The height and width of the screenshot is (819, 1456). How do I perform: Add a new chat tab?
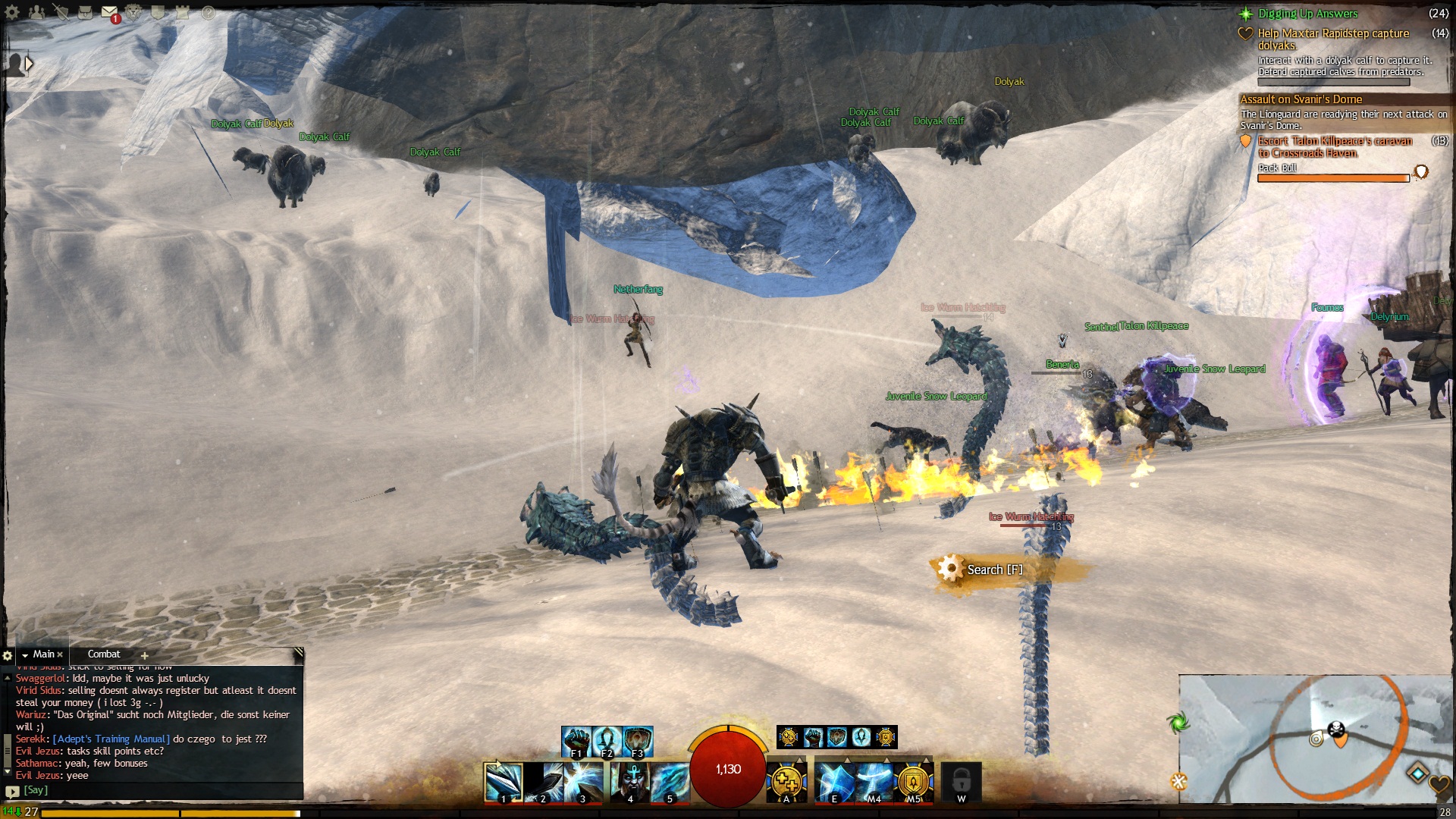pos(144,655)
